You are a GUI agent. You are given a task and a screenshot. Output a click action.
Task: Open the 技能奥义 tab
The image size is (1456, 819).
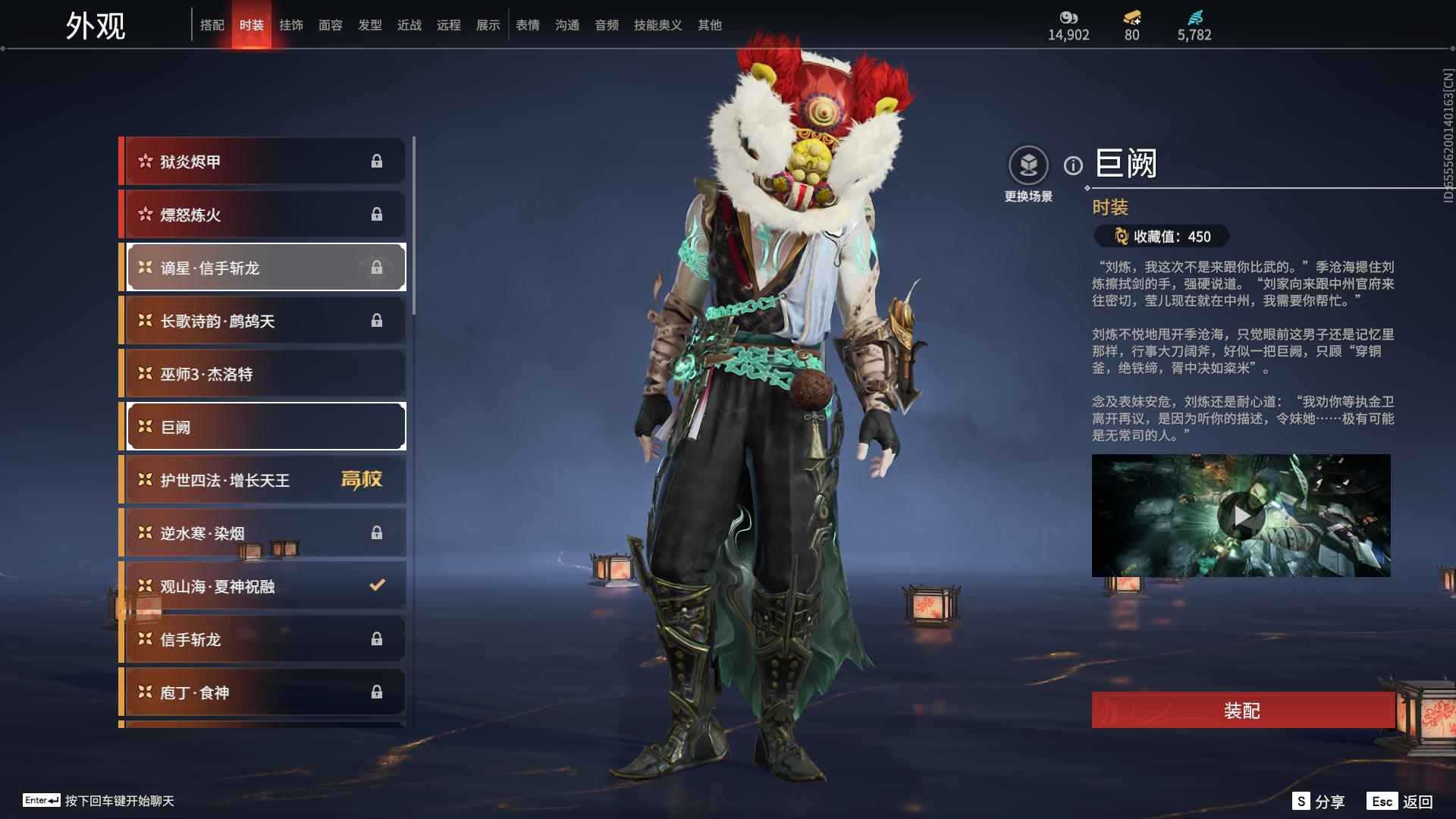point(657,24)
